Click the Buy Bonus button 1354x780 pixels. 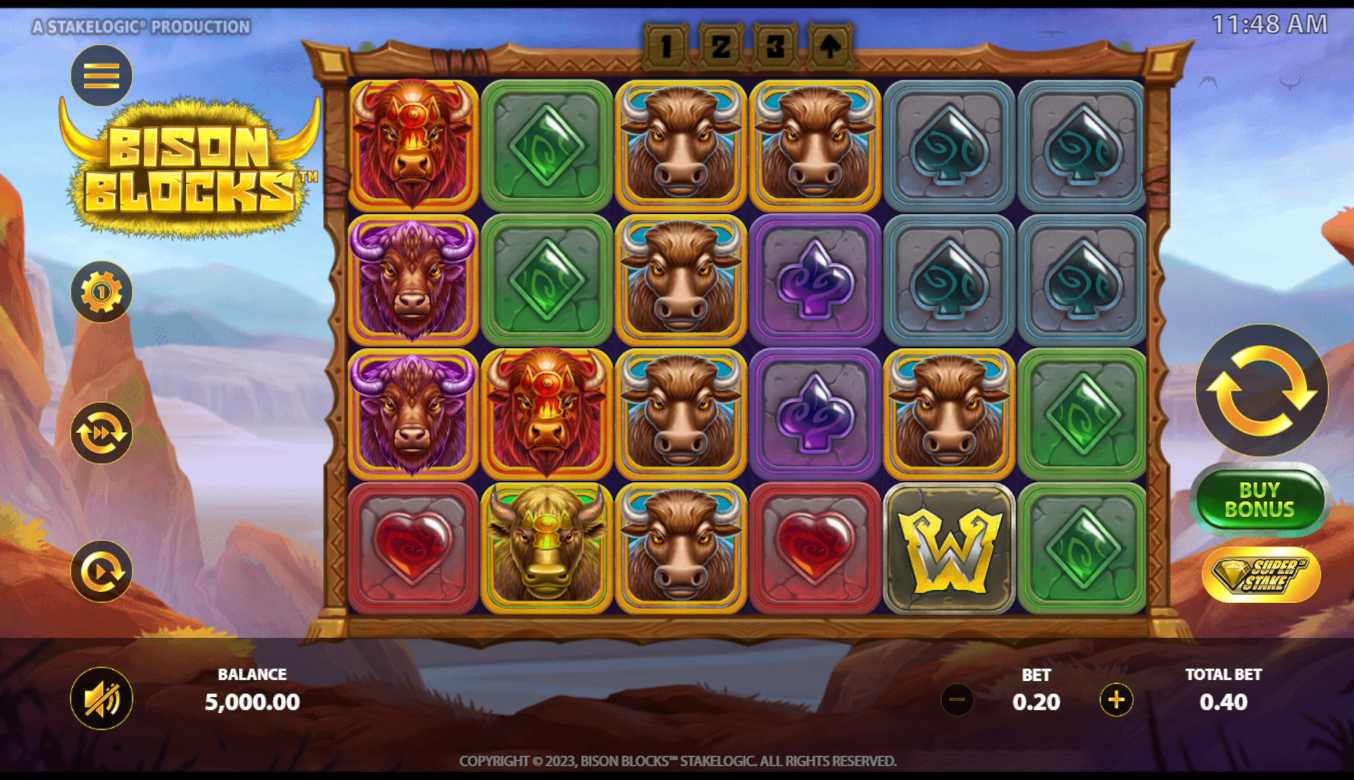pyautogui.click(x=1259, y=500)
